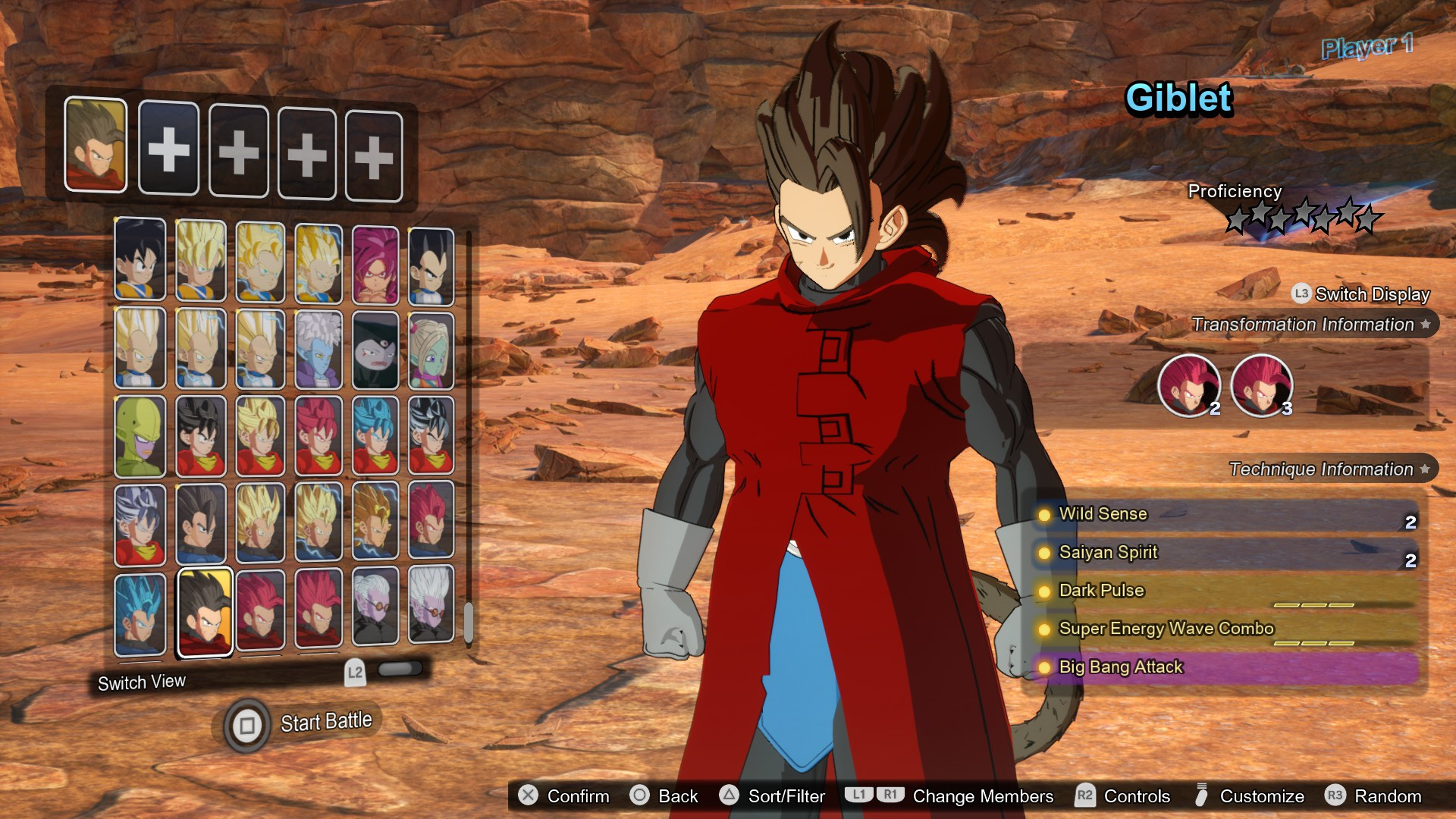Click an empty plus team member slot
1456x819 pixels.
169,151
